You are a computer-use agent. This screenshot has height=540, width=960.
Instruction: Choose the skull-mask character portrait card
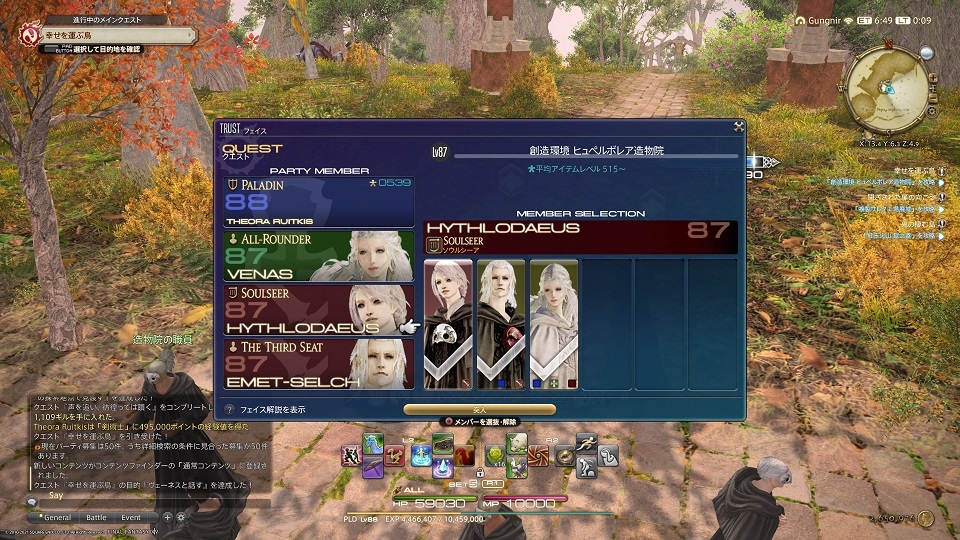pyautogui.click(x=447, y=323)
